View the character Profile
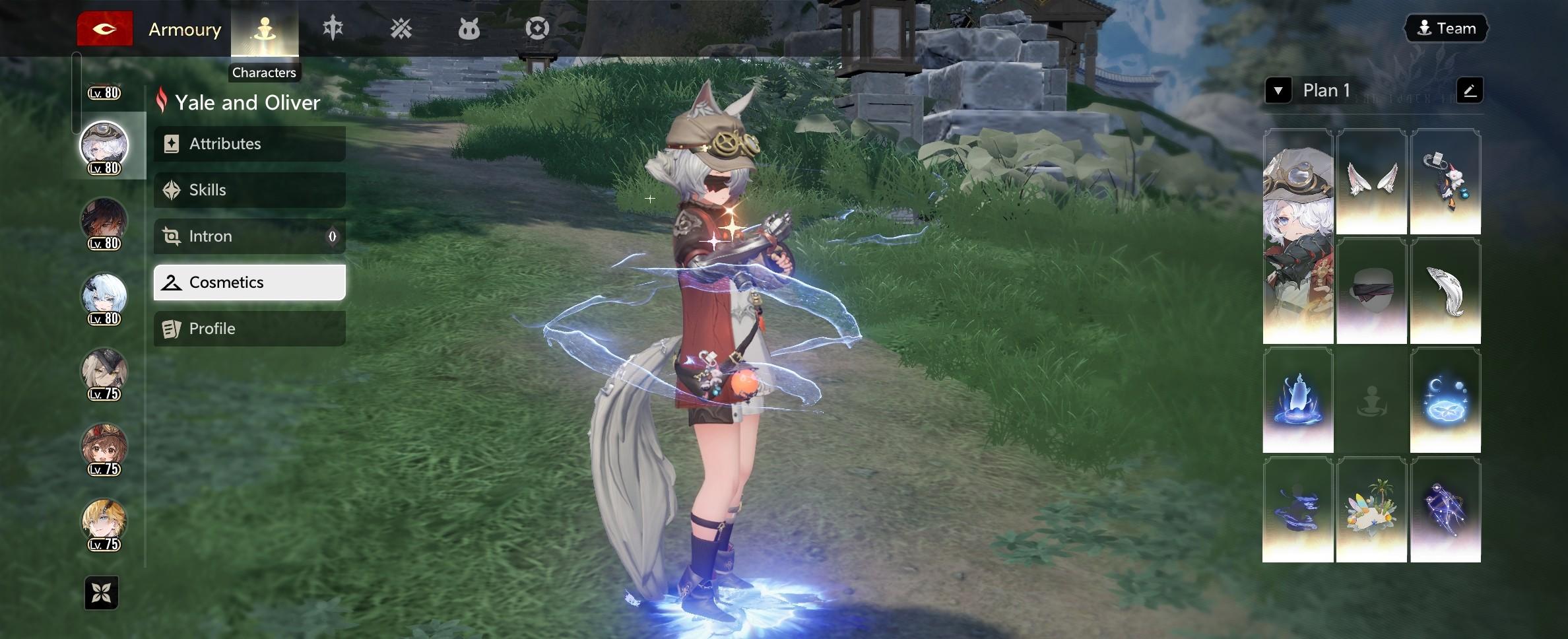The image size is (1568, 639). click(249, 329)
